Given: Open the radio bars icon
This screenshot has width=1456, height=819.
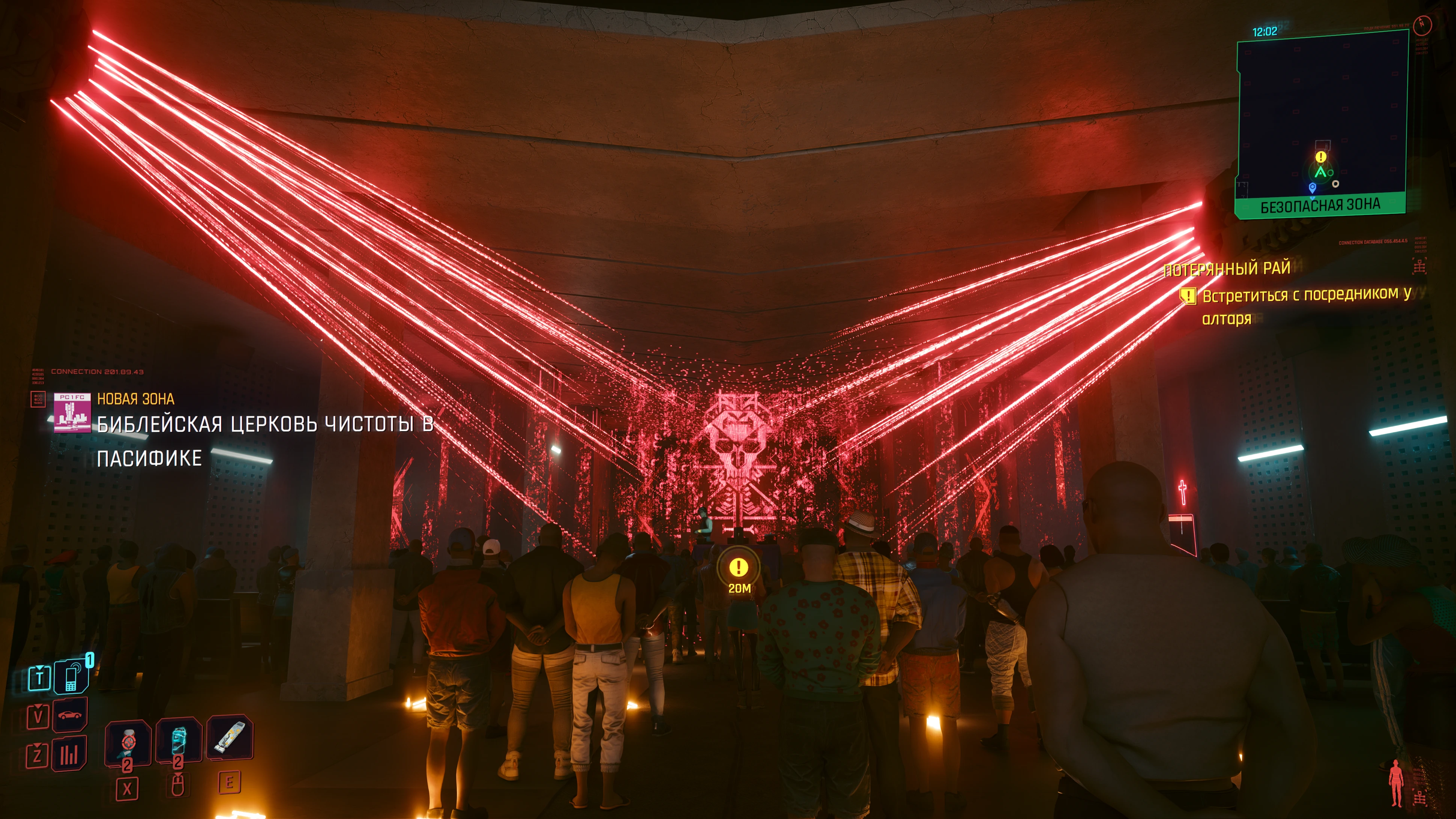Looking at the screenshot, I should (x=69, y=754).
